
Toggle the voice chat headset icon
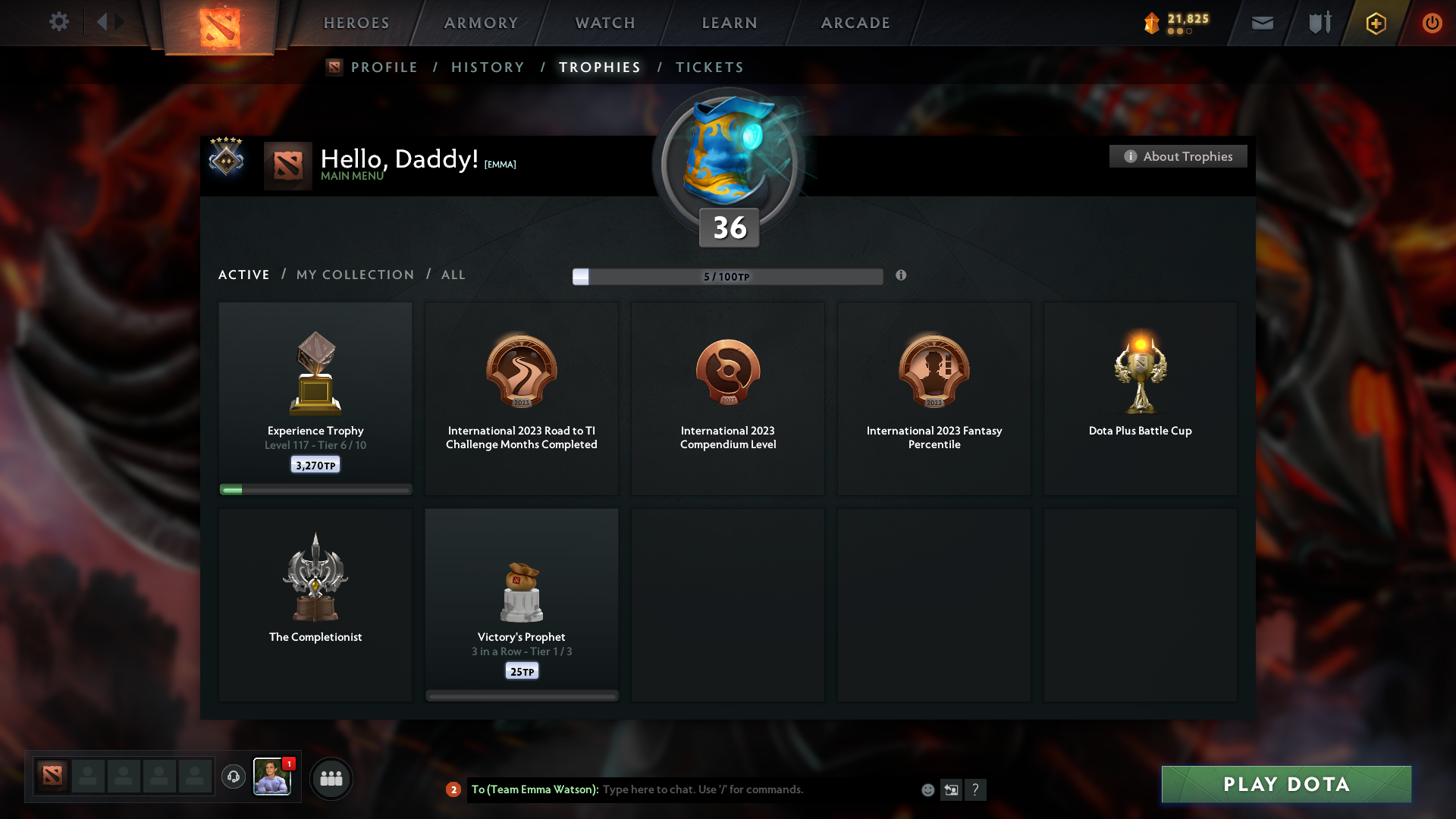tap(233, 777)
